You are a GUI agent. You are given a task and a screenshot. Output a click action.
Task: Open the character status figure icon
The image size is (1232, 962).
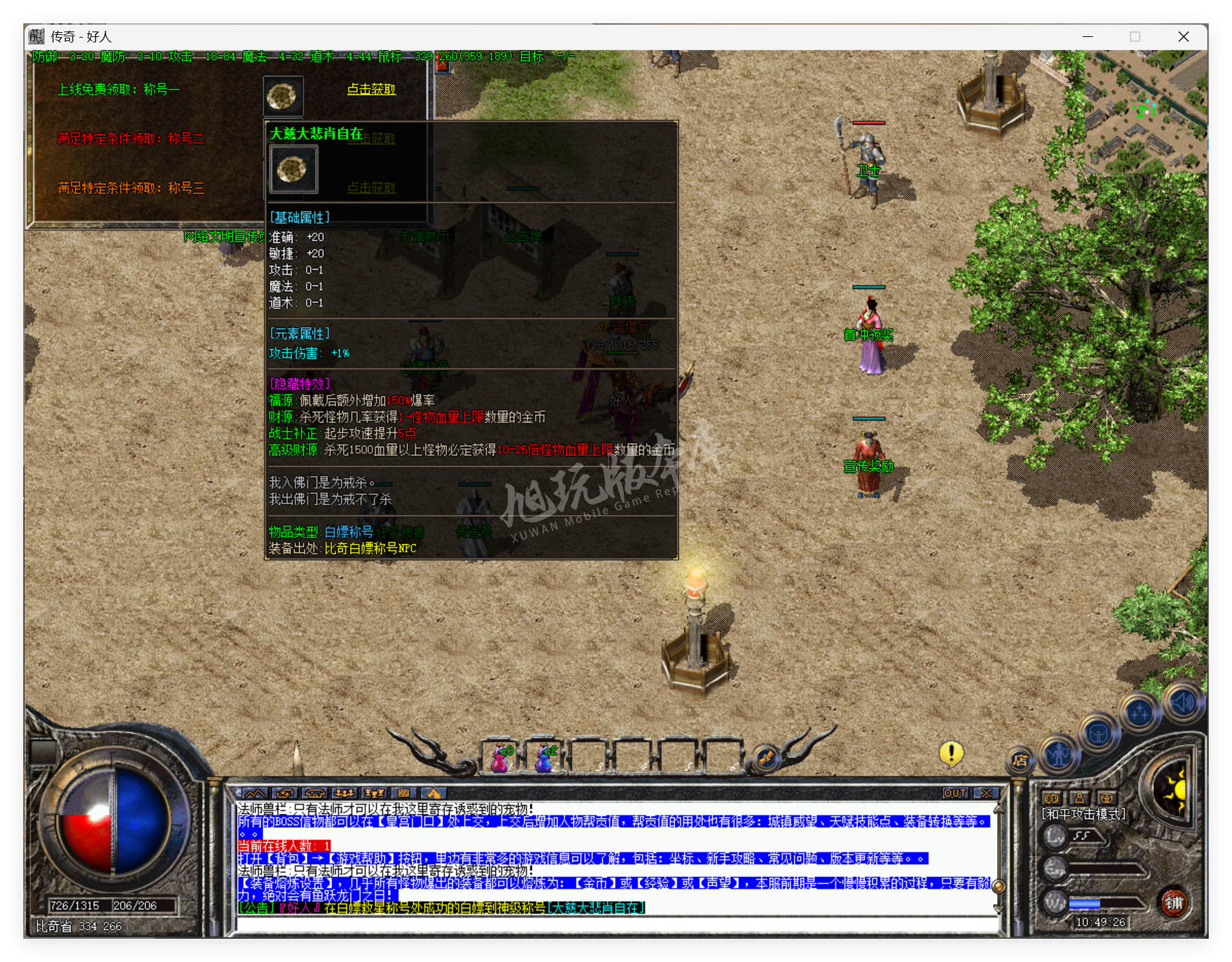[x=1059, y=755]
